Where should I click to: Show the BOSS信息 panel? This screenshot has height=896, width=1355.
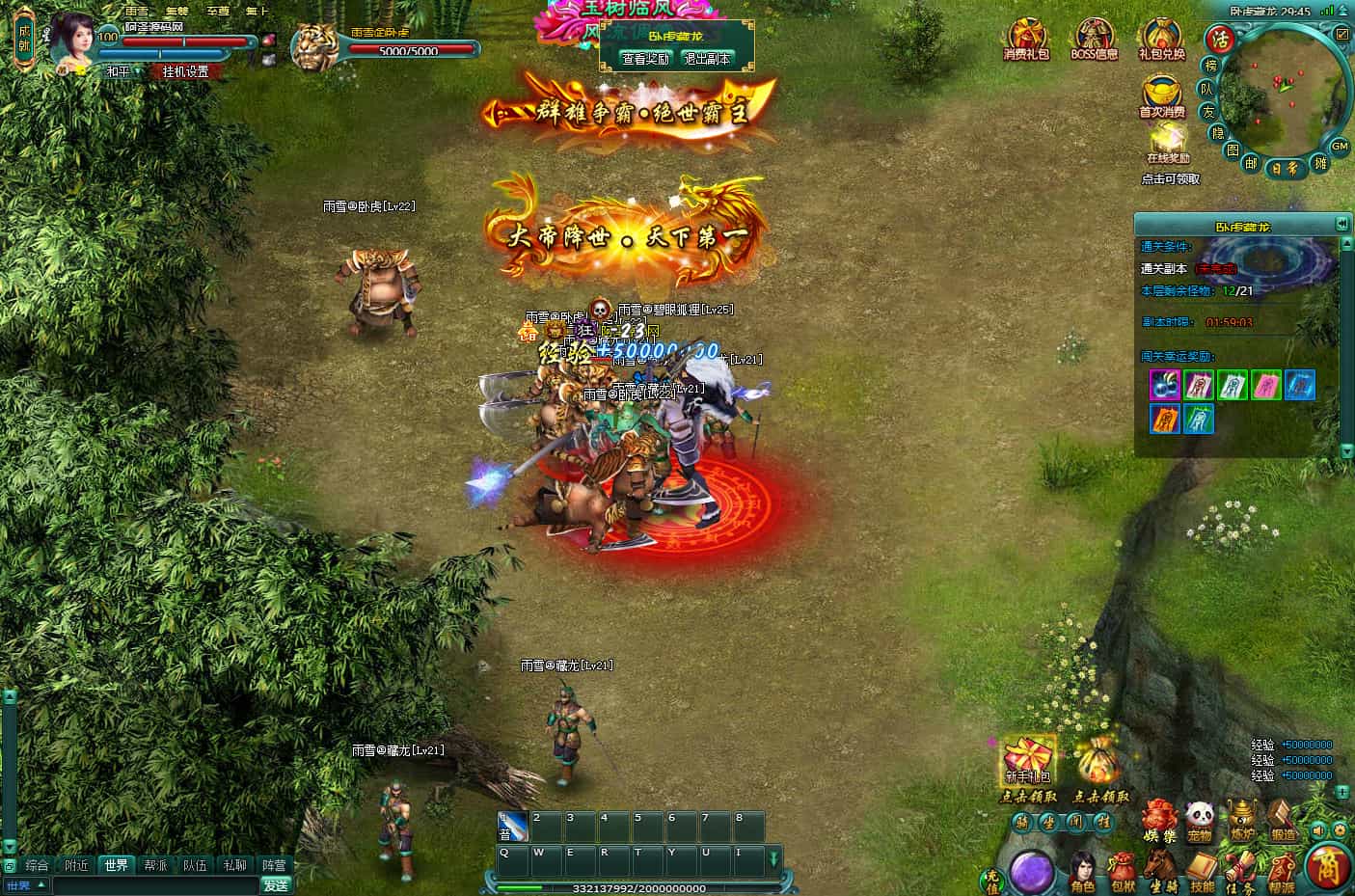click(x=1094, y=41)
